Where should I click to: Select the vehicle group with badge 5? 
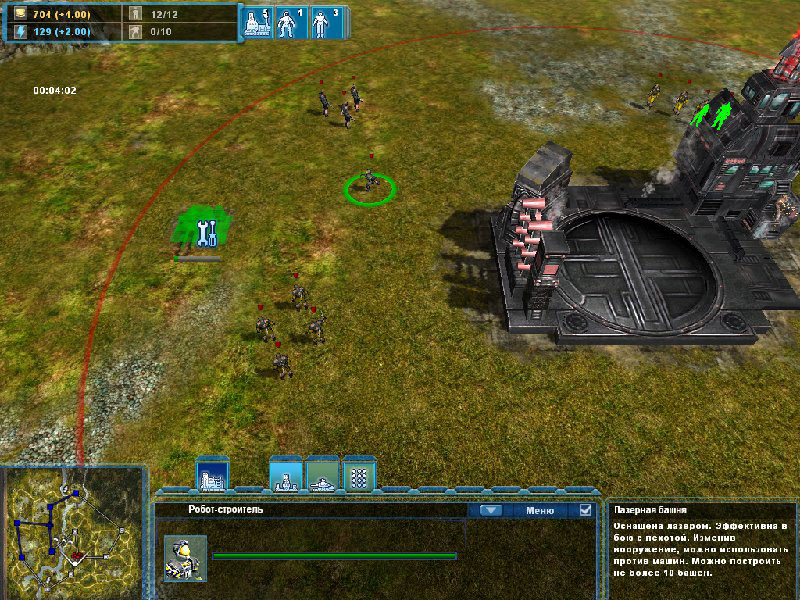257,22
